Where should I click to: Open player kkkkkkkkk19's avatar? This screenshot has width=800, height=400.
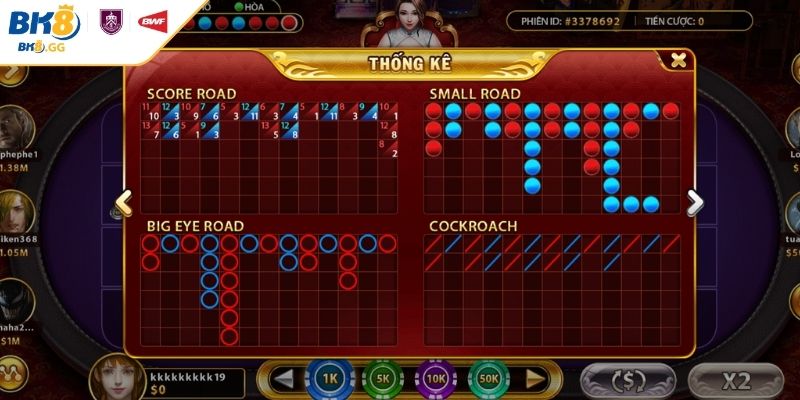point(116,378)
